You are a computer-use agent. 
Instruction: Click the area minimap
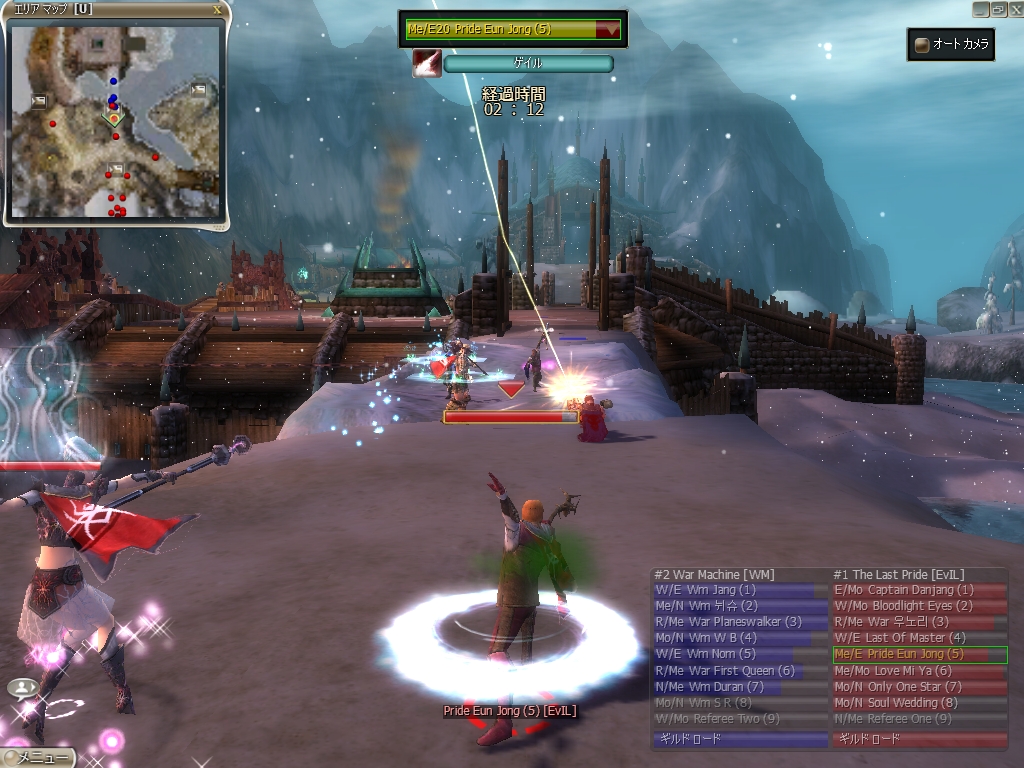click(115, 120)
